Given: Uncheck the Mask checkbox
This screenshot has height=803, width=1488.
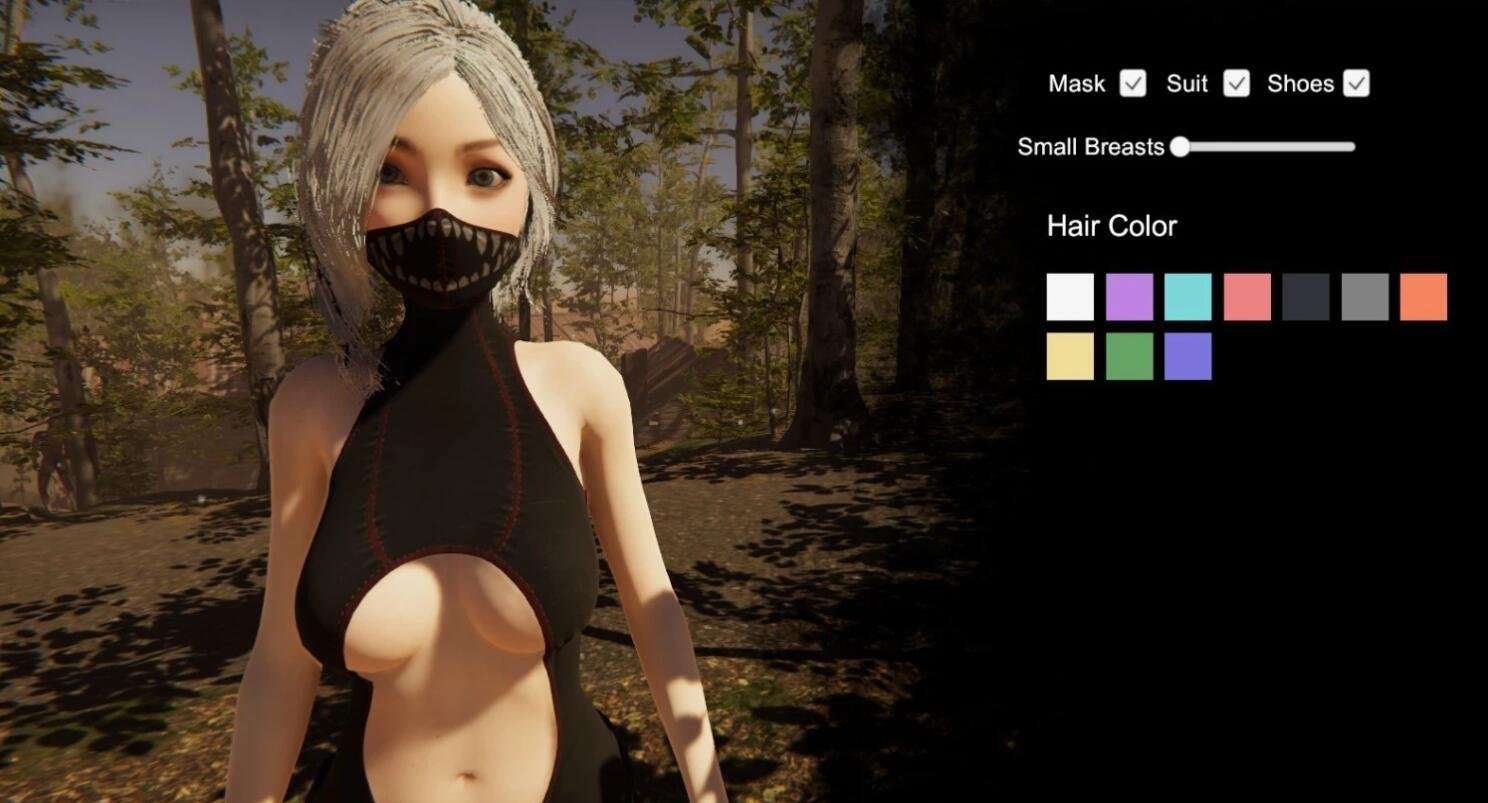Looking at the screenshot, I should pos(1131,84).
